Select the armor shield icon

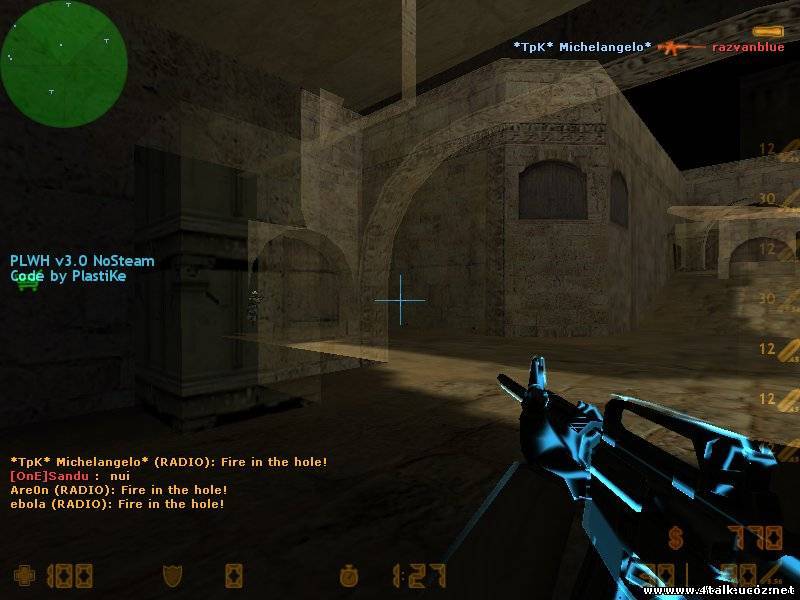tap(173, 576)
